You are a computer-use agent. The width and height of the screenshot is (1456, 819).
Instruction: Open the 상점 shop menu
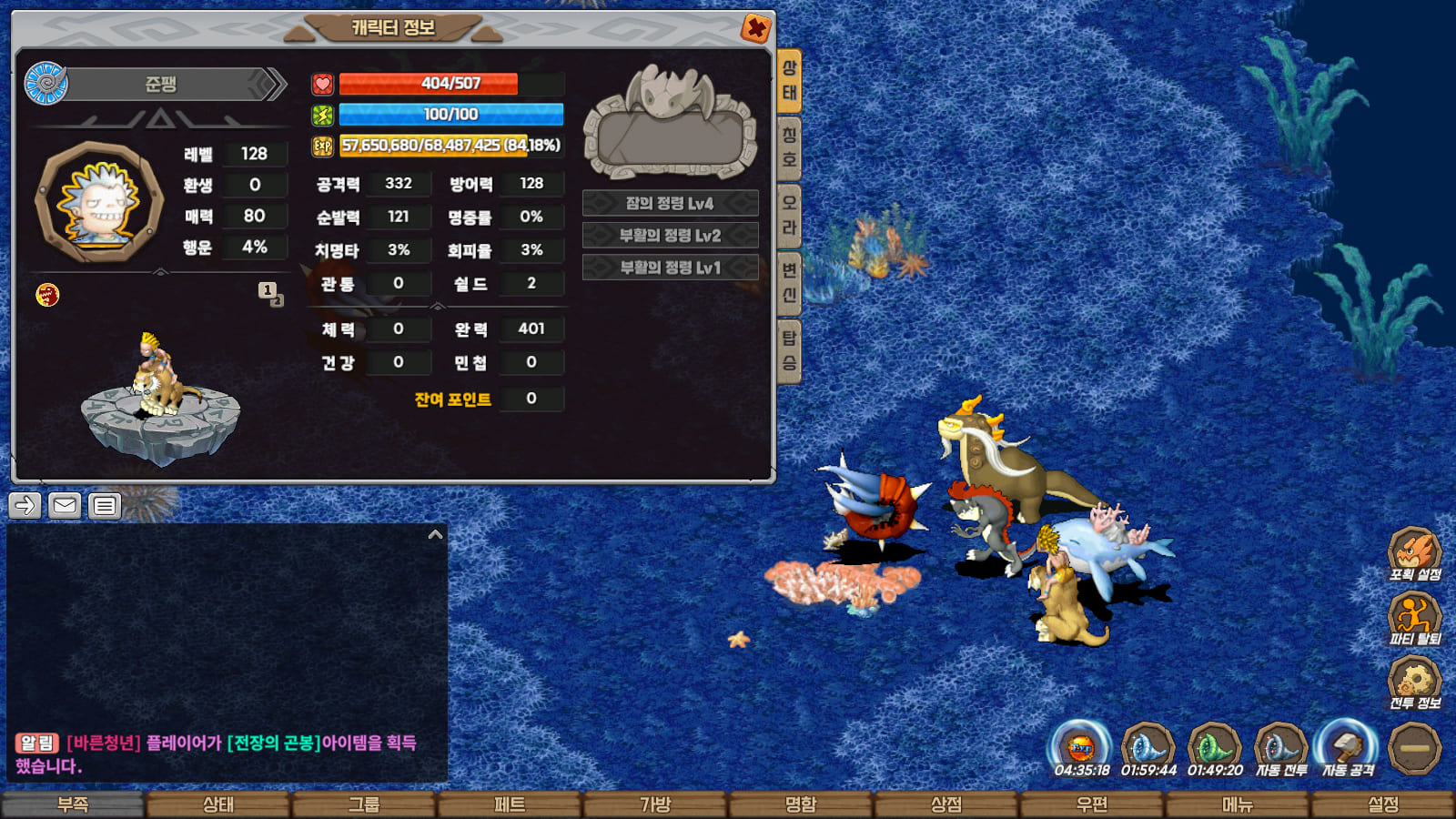(946, 804)
